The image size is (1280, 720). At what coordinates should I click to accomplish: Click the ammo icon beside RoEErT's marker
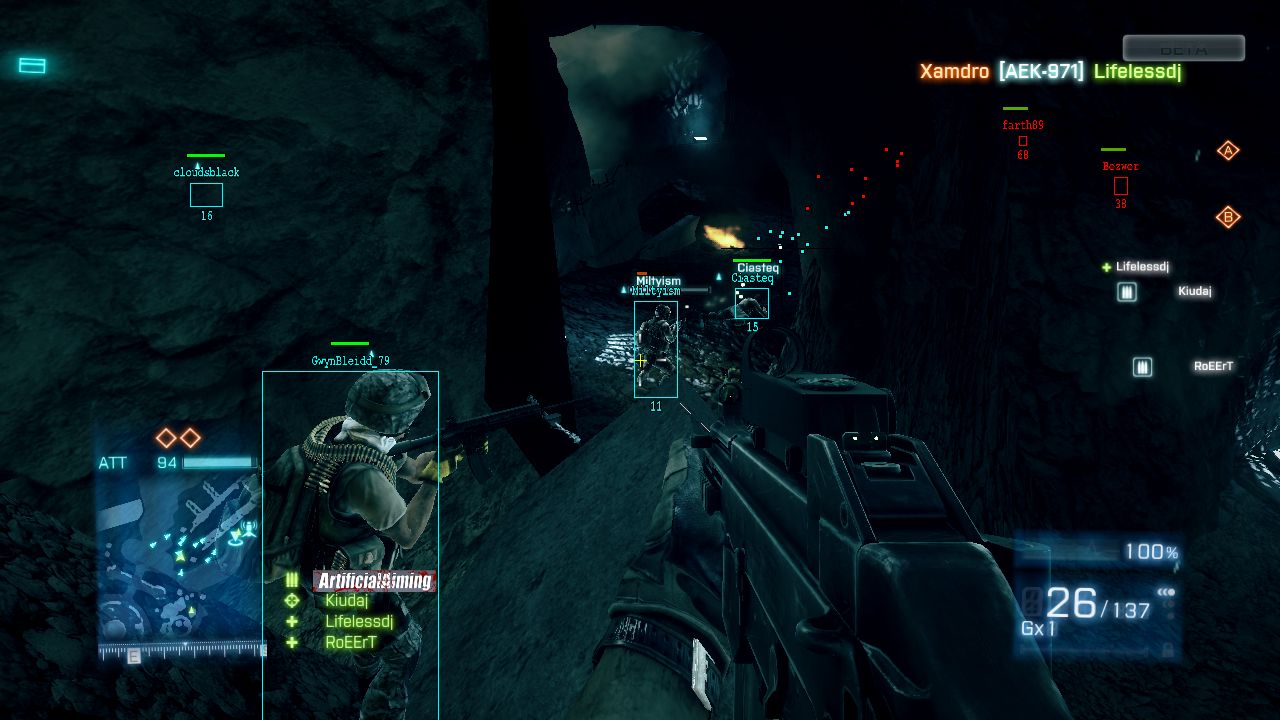click(1142, 367)
